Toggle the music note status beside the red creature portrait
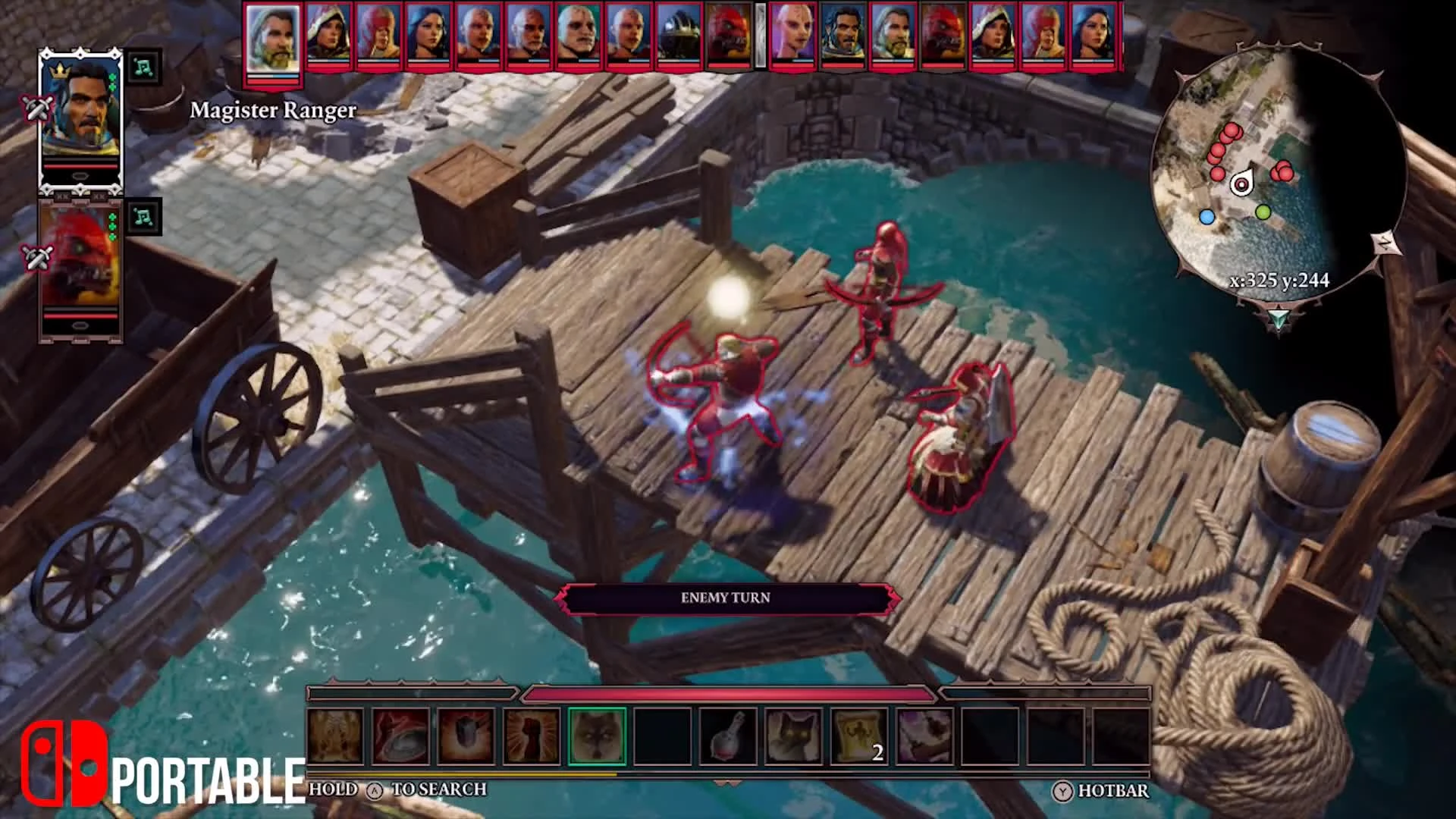This screenshot has height=819, width=1456. [144, 218]
